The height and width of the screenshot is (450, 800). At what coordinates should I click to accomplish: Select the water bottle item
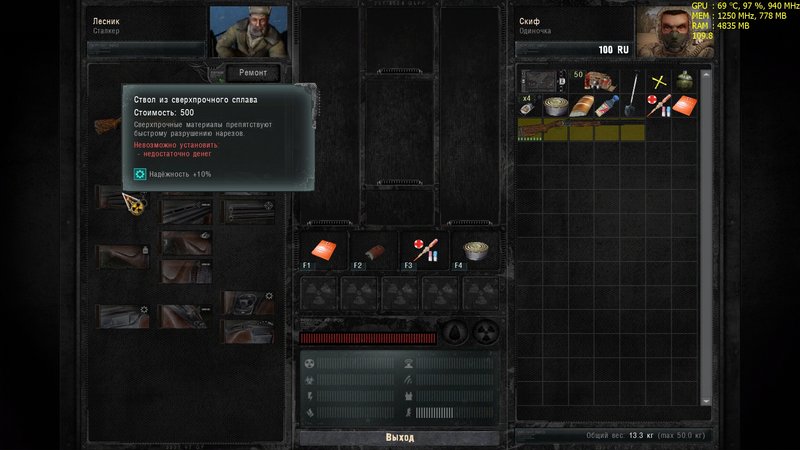point(606,105)
